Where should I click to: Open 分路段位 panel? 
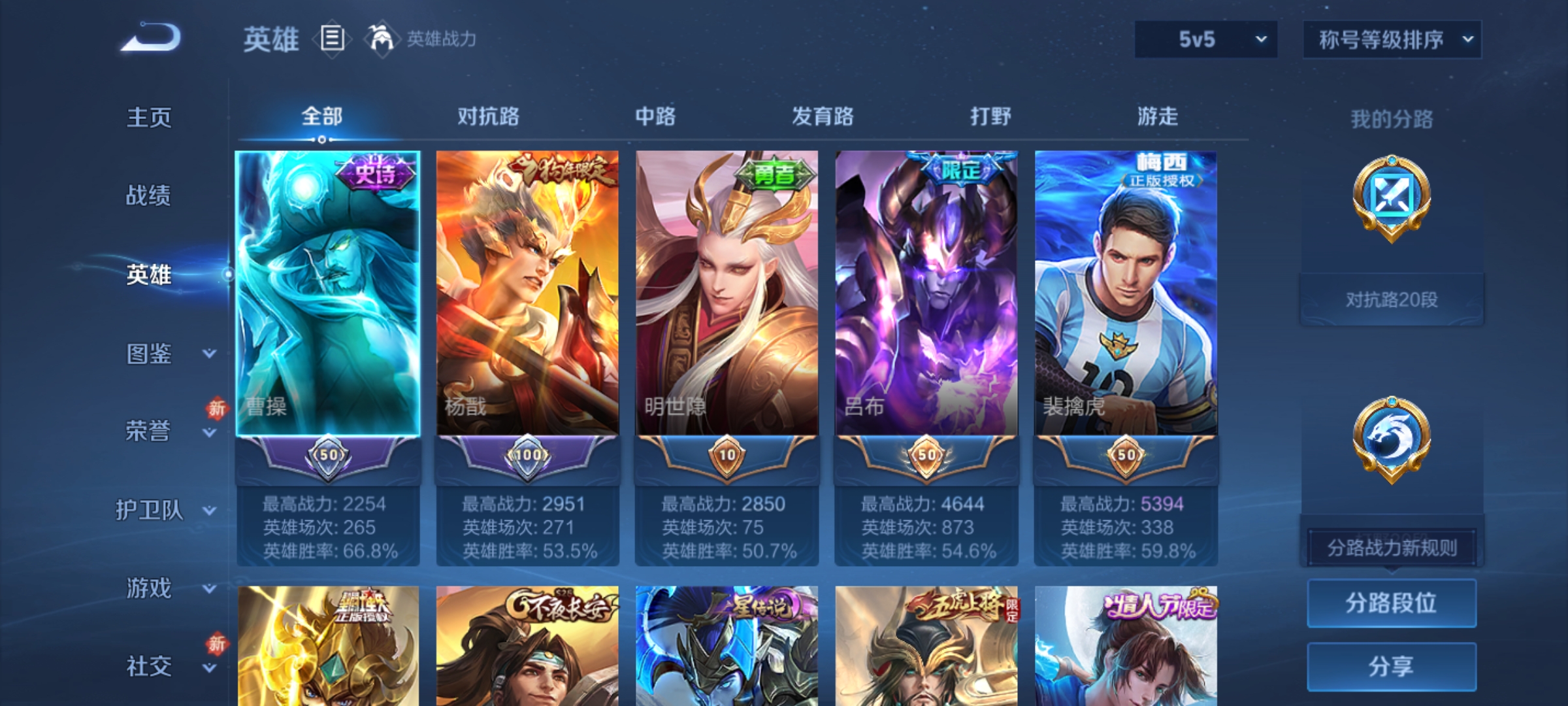point(1392,603)
